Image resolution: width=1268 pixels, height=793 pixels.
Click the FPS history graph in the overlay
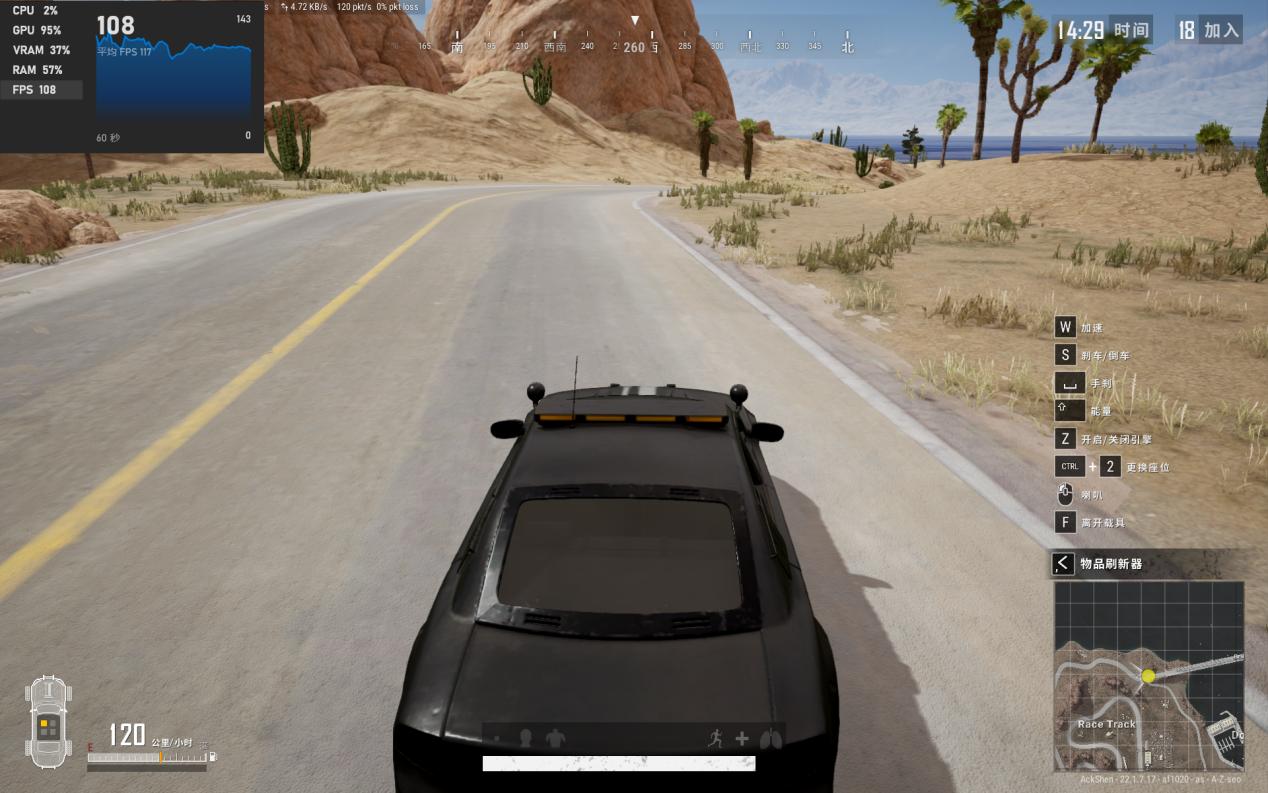174,90
